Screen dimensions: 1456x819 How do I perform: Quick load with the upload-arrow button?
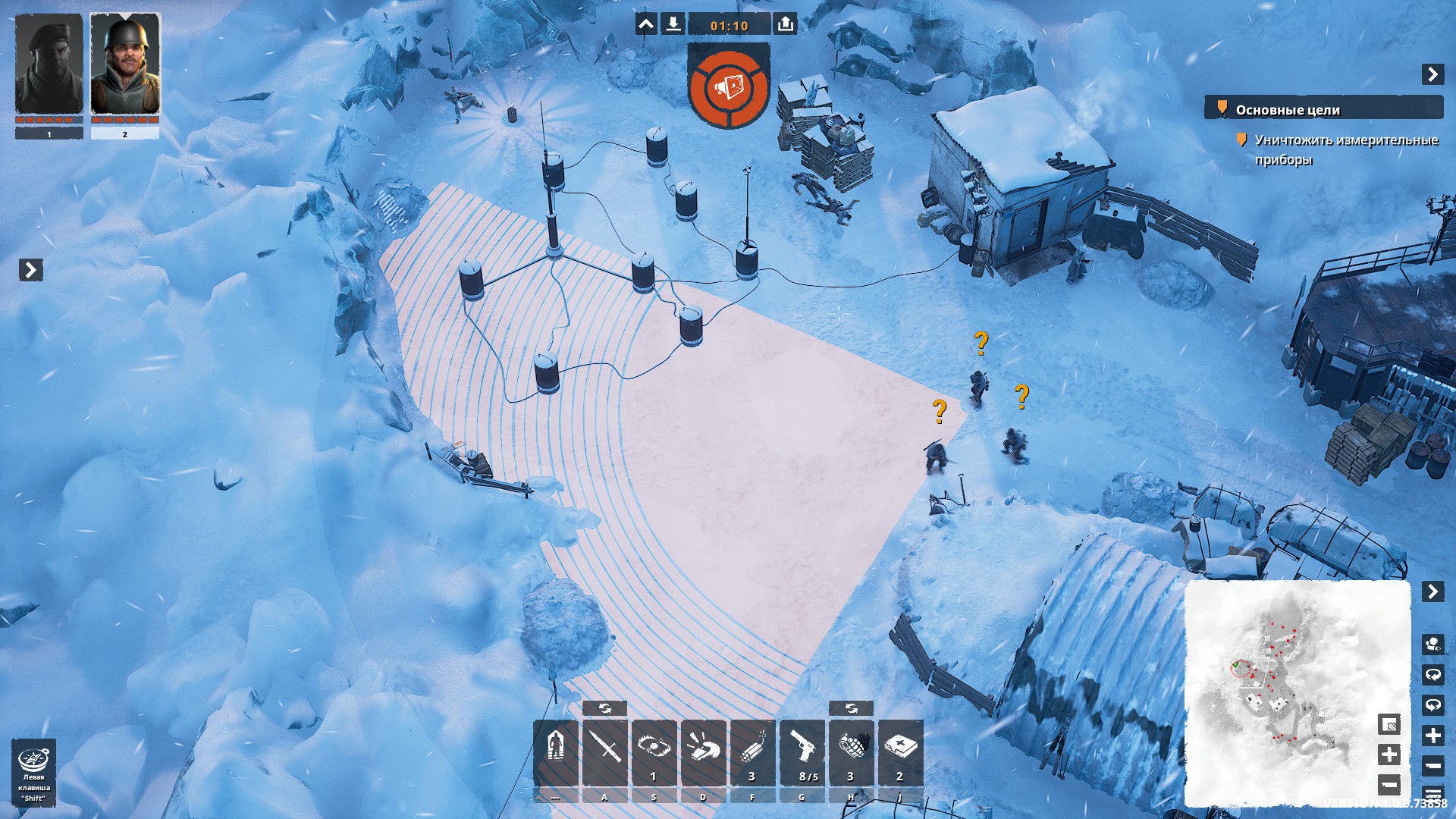tap(785, 24)
